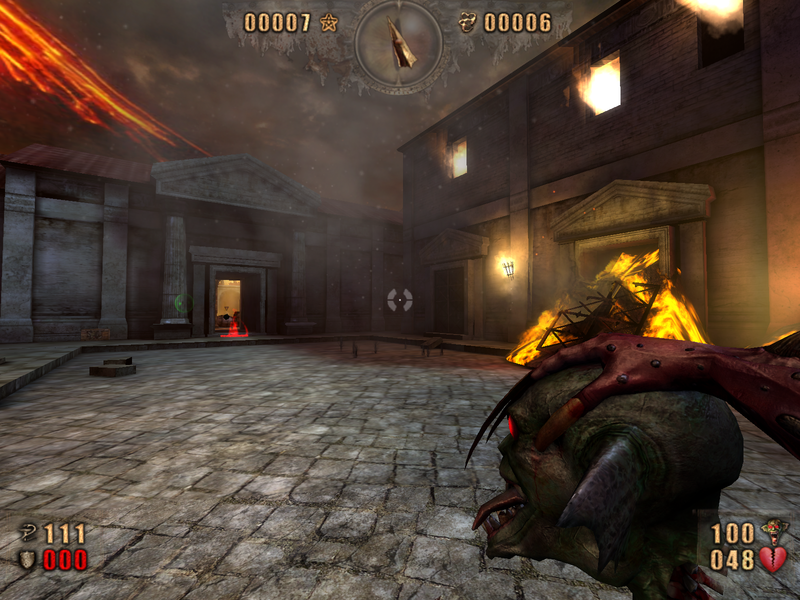Select the armor shield icon
The image size is (800, 600).
pyautogui.click(x=30, y=559)
